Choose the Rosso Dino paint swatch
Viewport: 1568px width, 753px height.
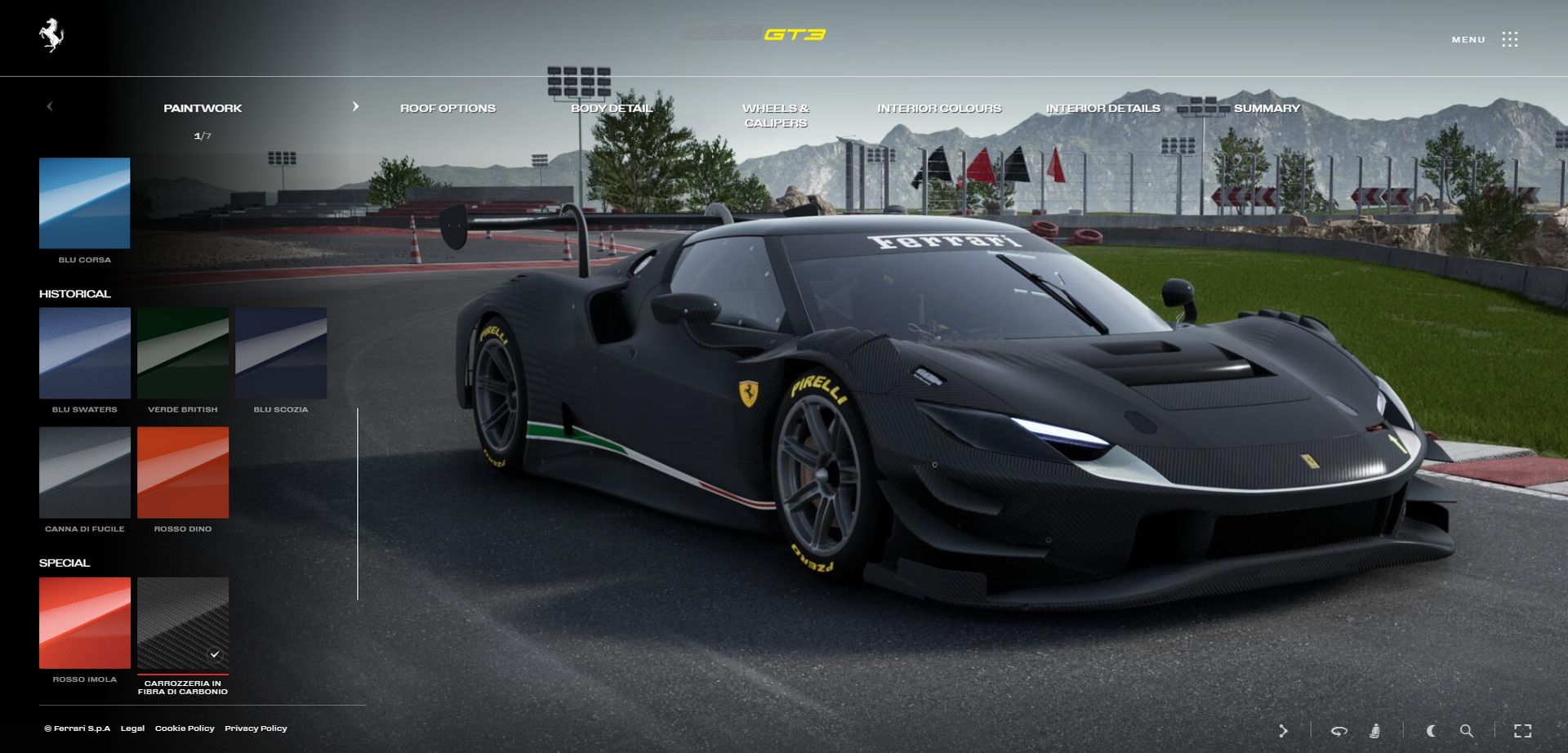tap(183, 472)
